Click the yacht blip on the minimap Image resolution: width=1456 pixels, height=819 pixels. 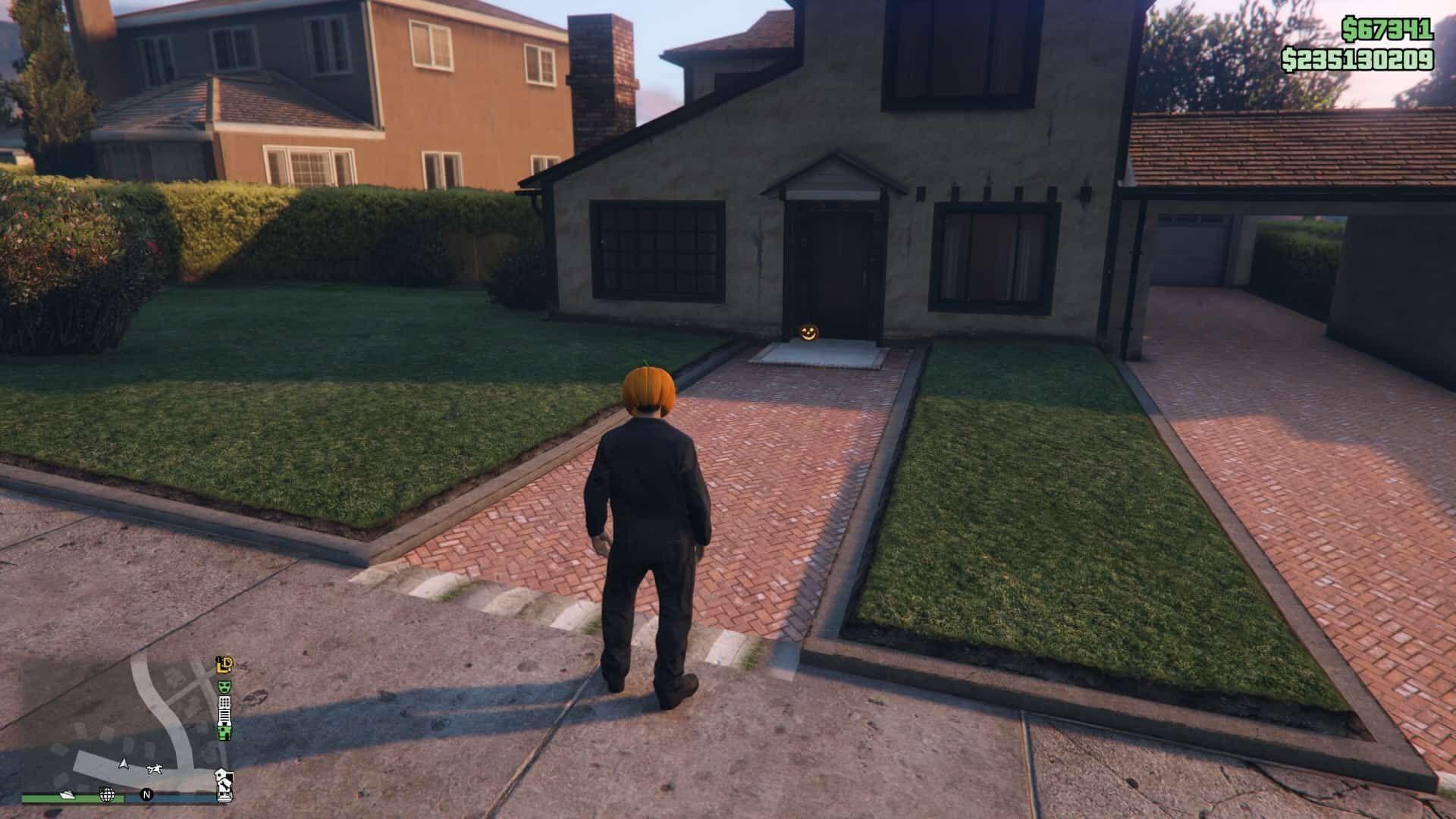68,795
